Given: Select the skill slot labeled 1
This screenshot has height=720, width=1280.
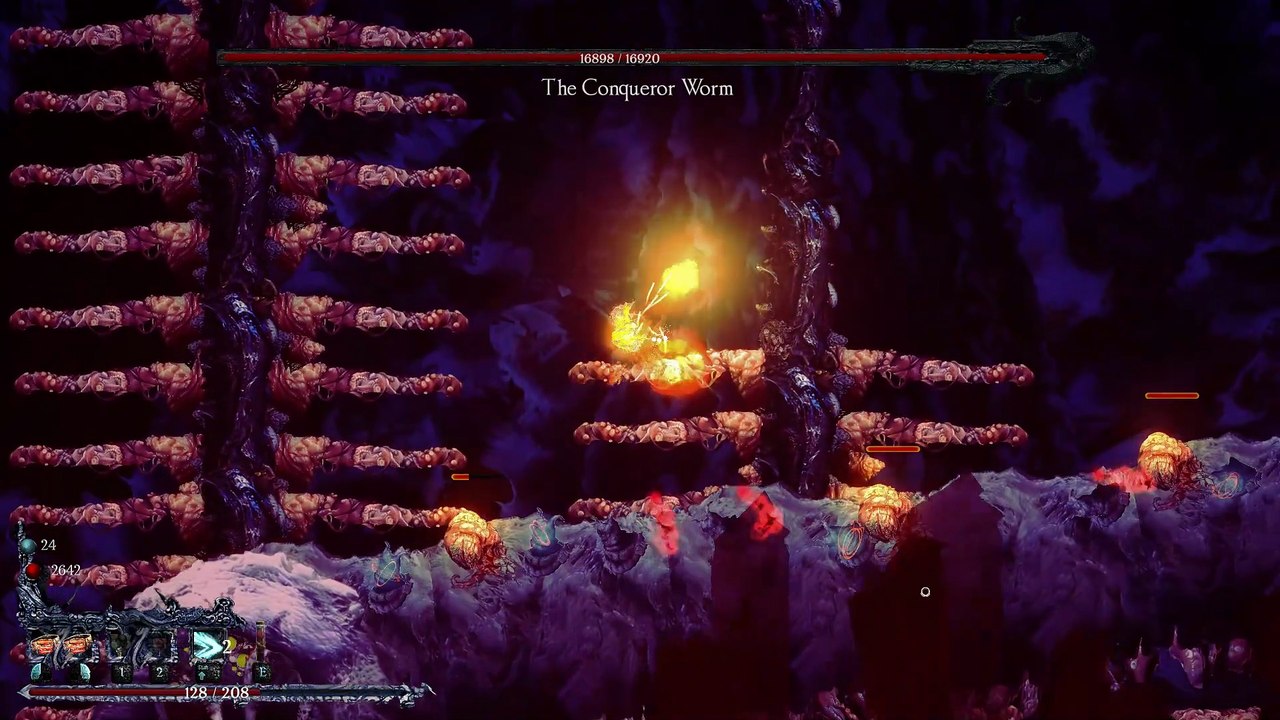Looking at the screenshot, I should point(122,650).
